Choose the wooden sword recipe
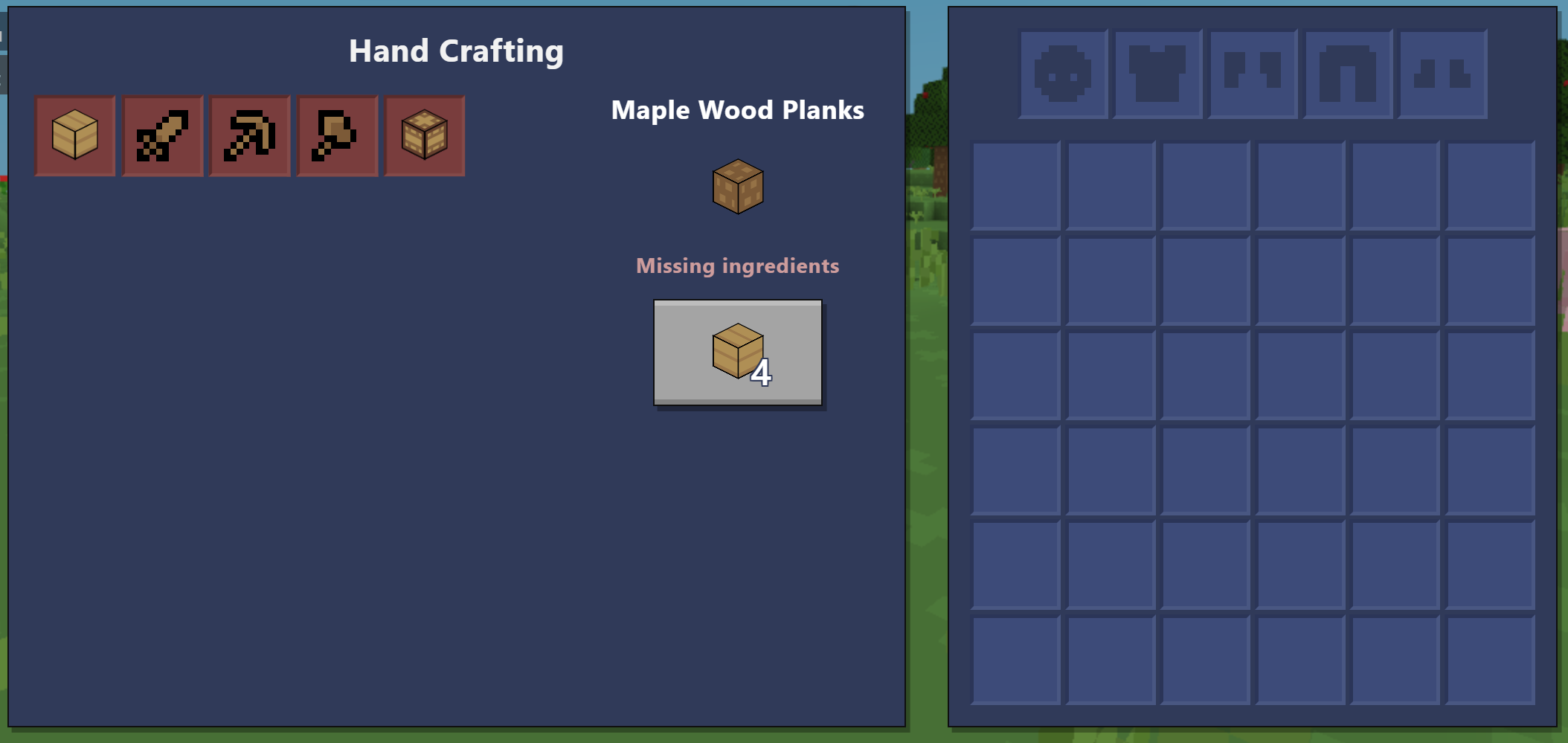 pyautogui.click(x=162, y=136)
